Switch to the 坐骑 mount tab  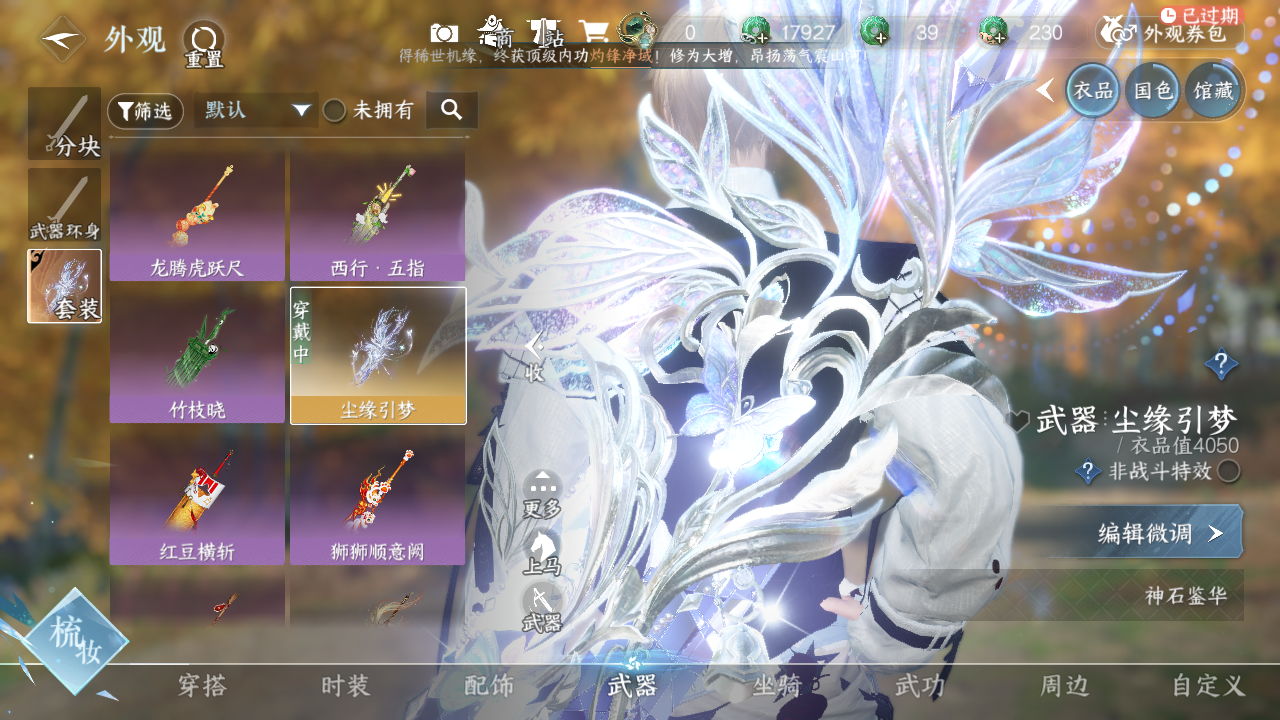[x=778, y=686]
